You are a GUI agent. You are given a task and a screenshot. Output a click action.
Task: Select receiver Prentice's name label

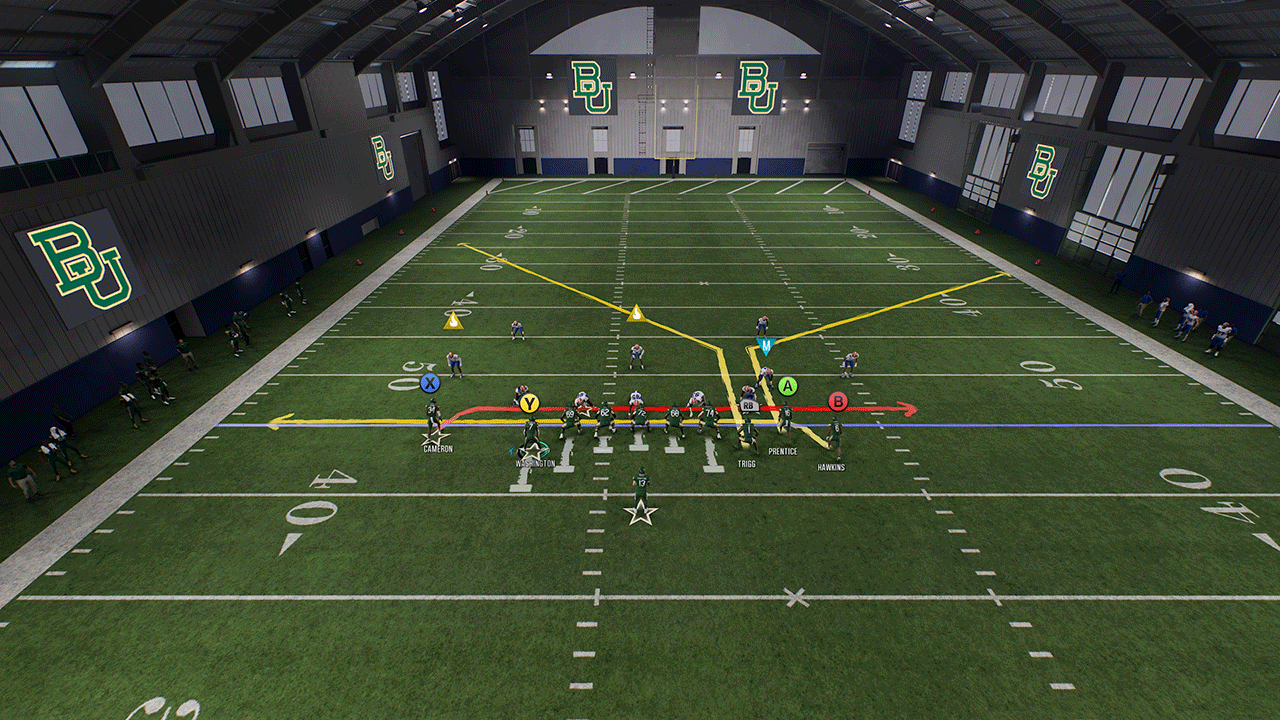783,452
